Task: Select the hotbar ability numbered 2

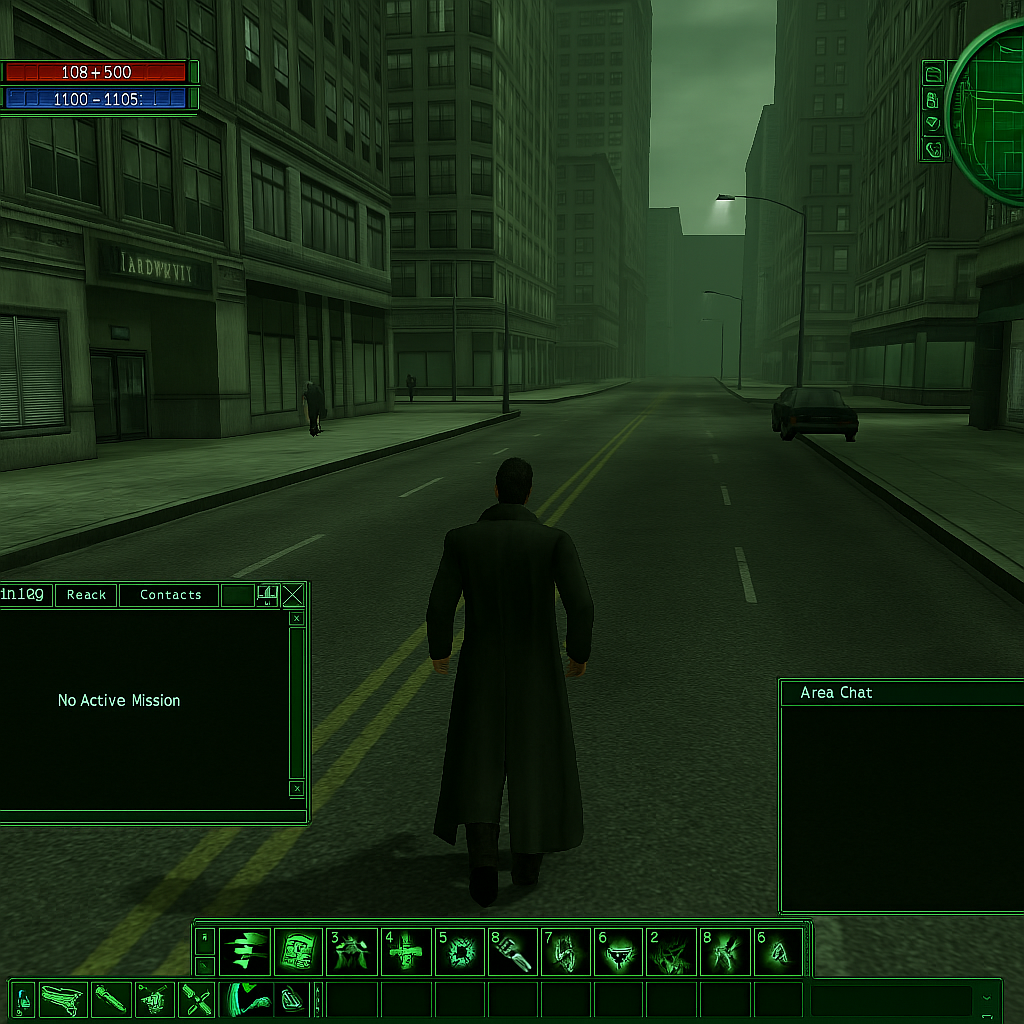Action: click(x=671, y=952)
